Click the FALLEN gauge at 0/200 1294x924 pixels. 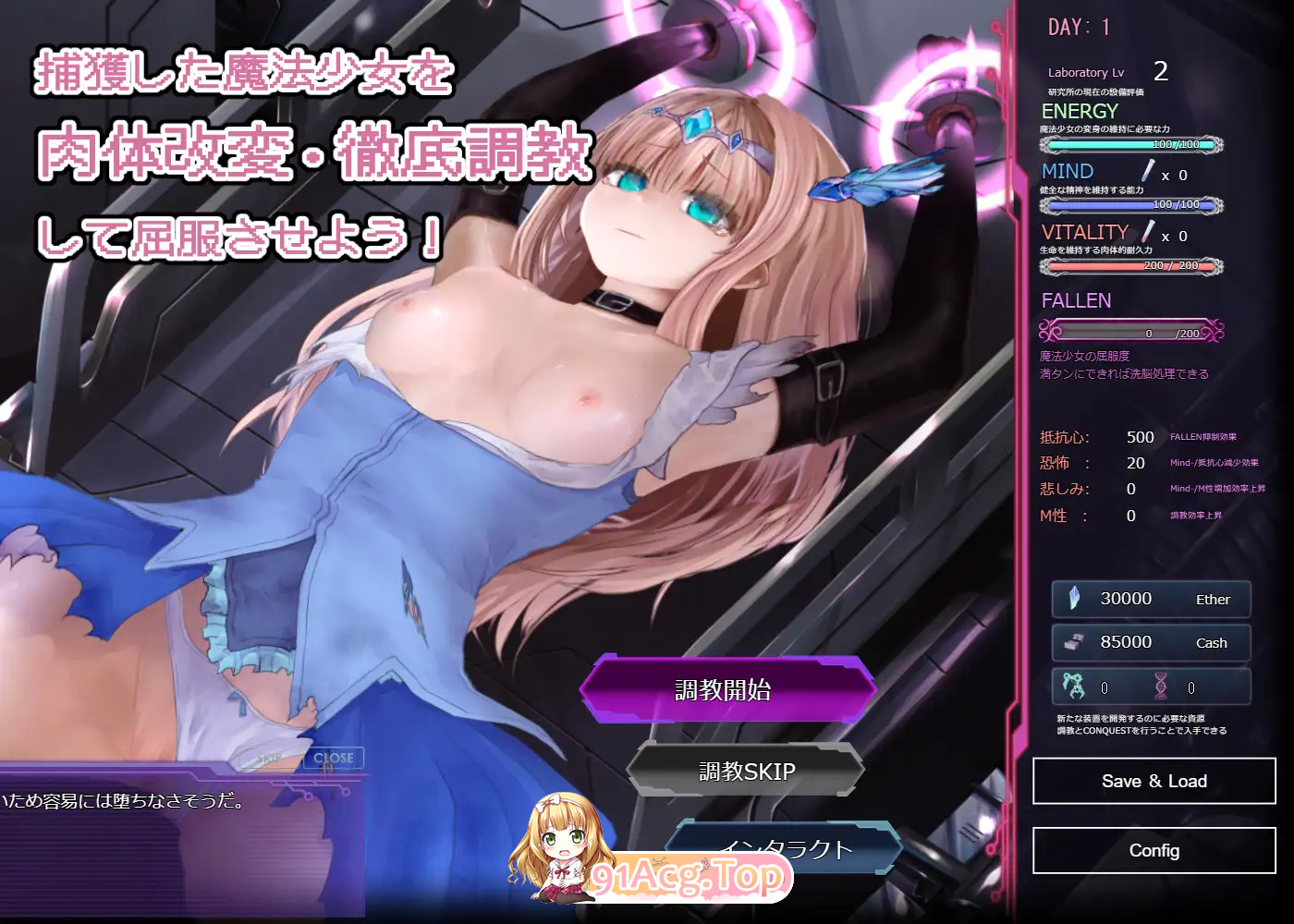1129,331
